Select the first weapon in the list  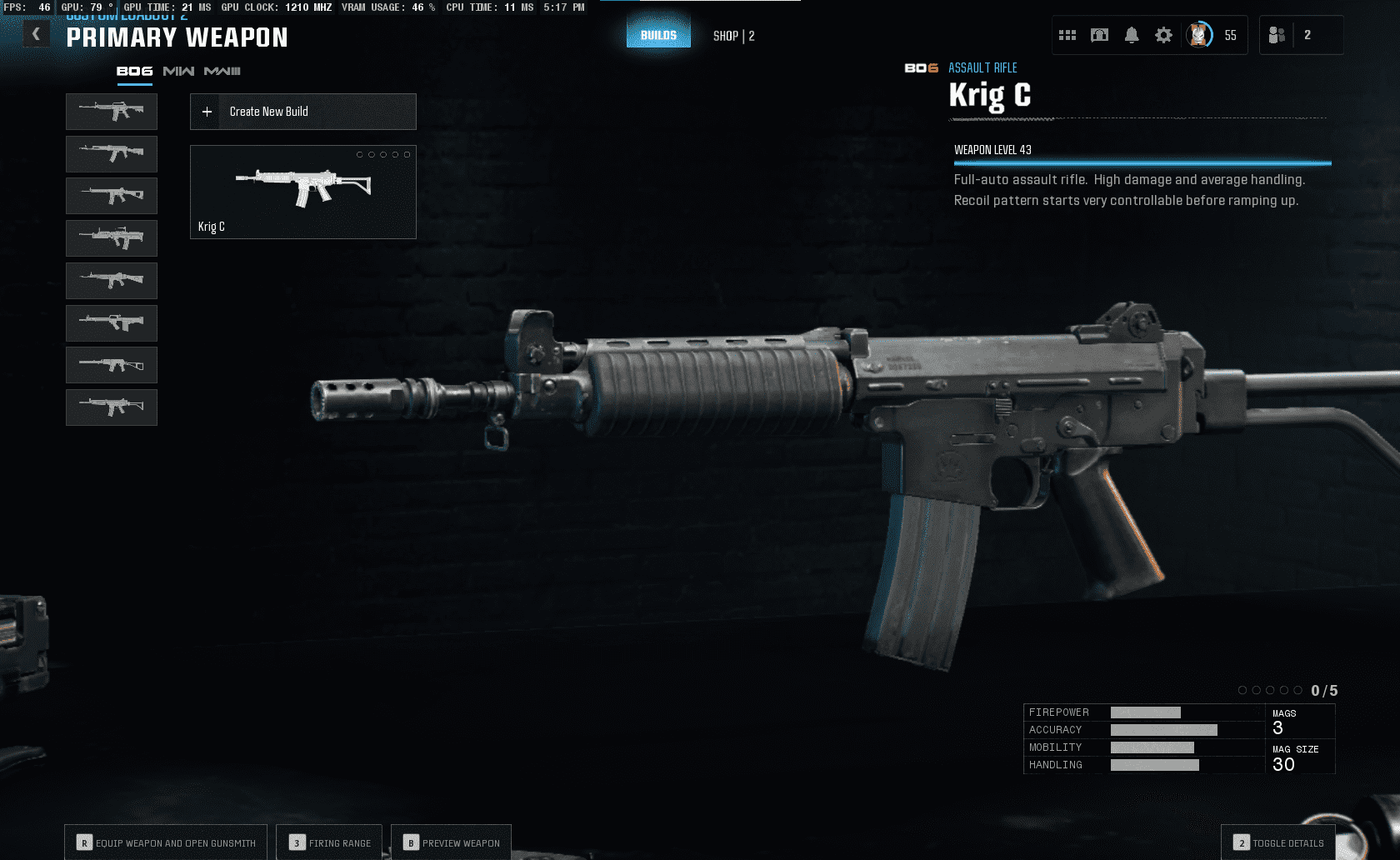tap(112, 112)
